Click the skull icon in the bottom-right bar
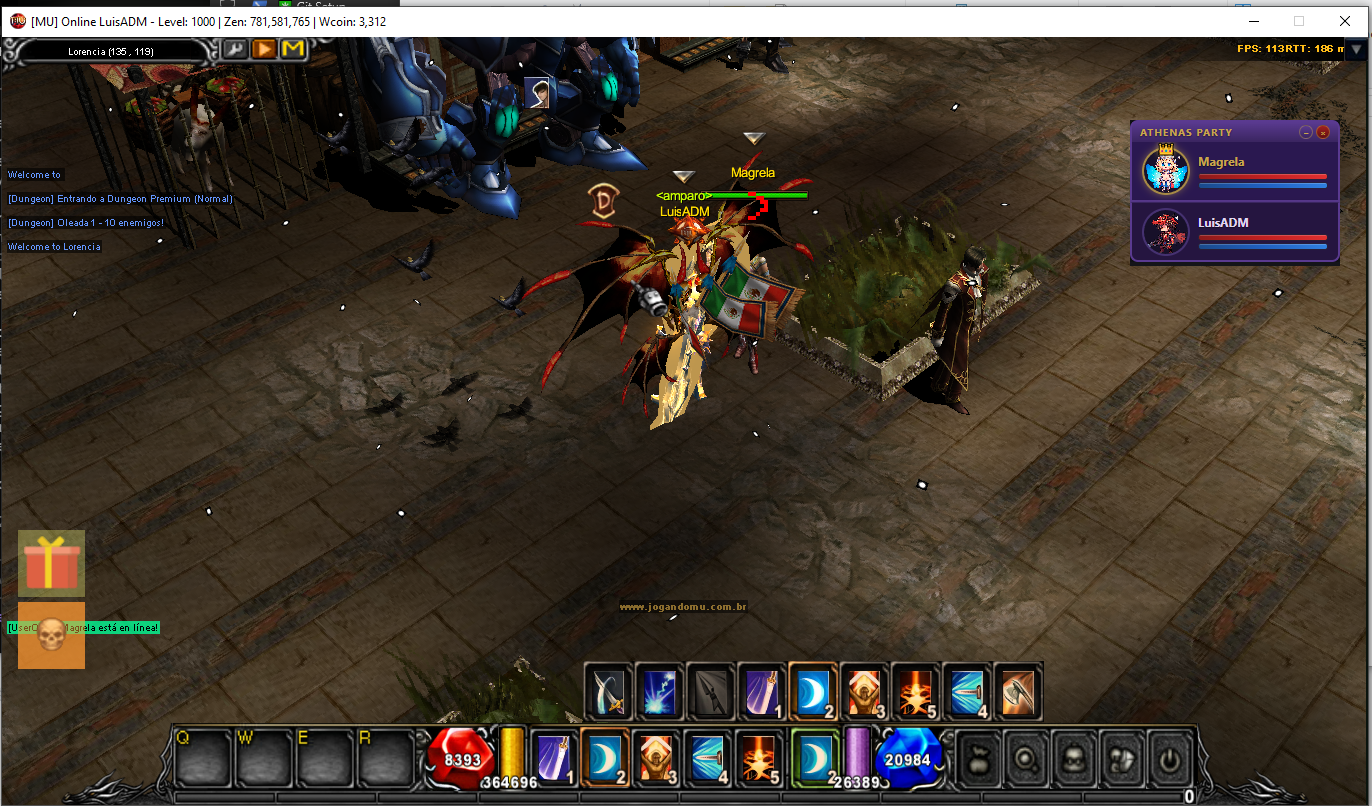This screenshot has width=1372, height=806. click(1073, 760)
